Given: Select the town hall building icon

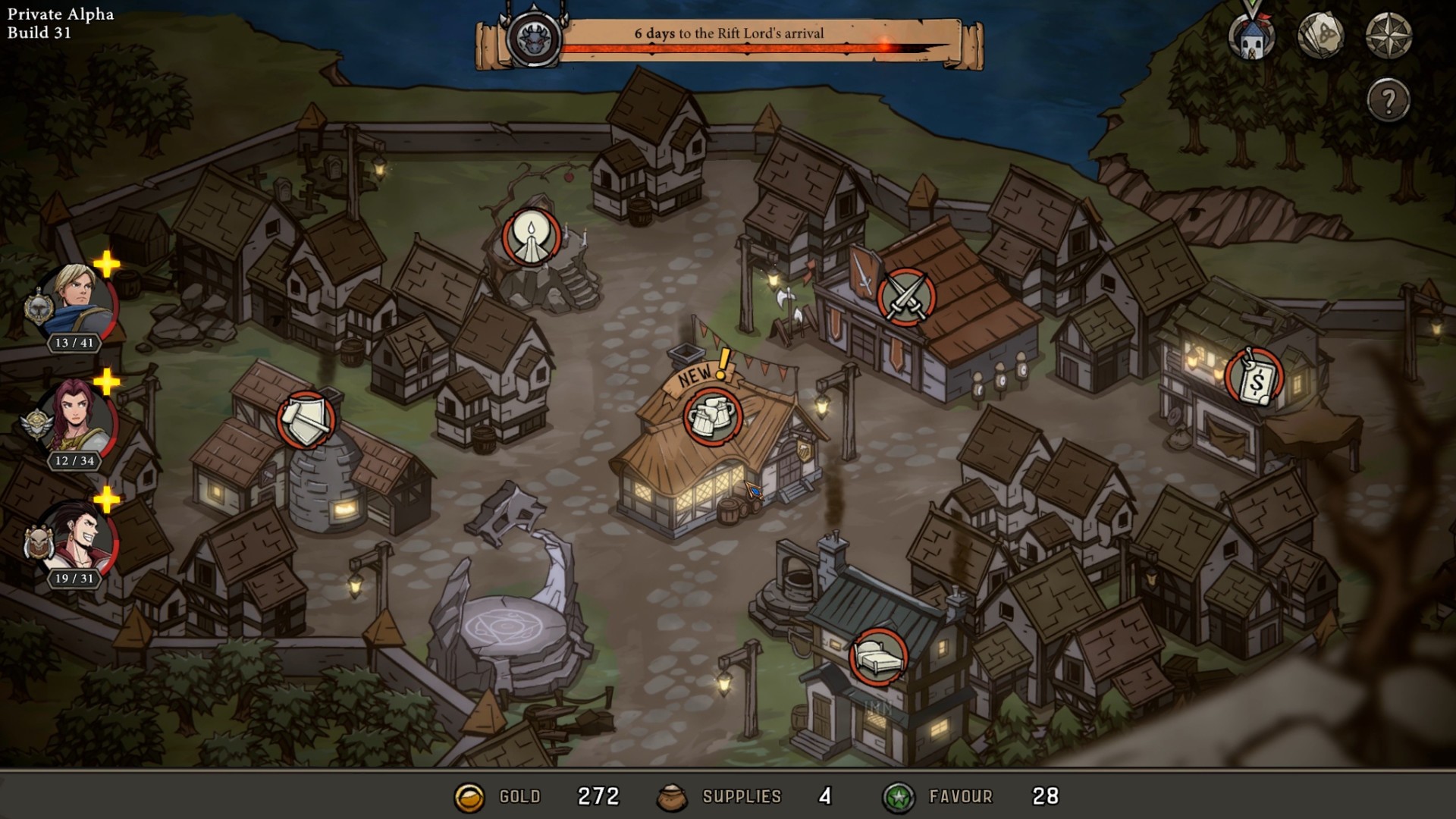Looking at the screenshot, I should (x=1254, y=36).
